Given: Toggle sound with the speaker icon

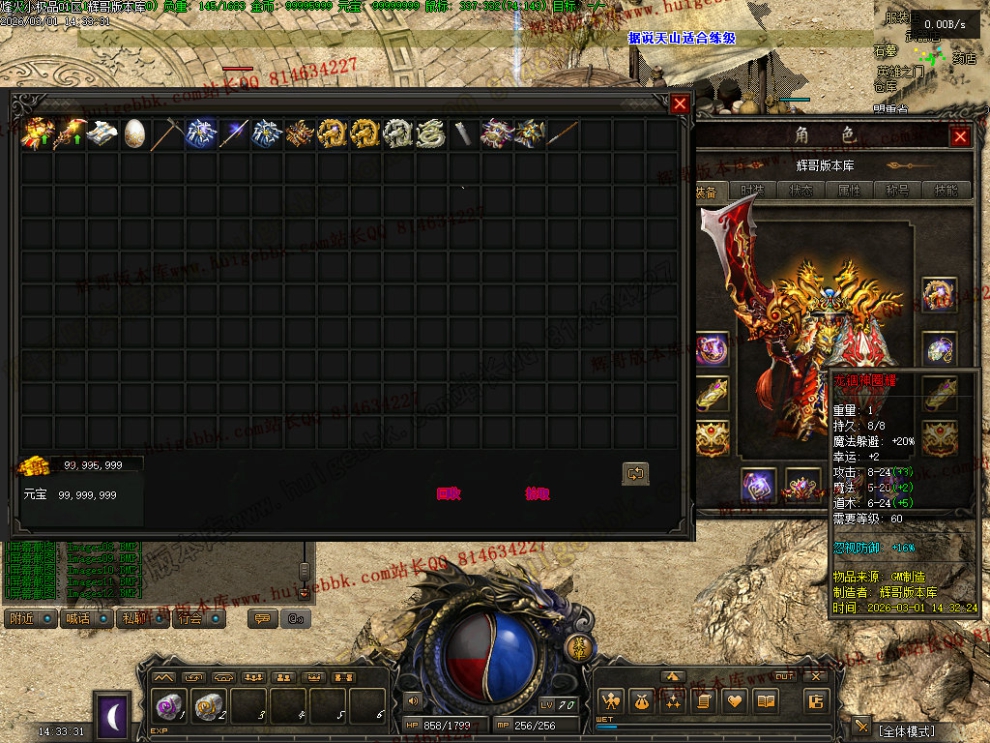Looking at the screenshot, I should (411, 701).
